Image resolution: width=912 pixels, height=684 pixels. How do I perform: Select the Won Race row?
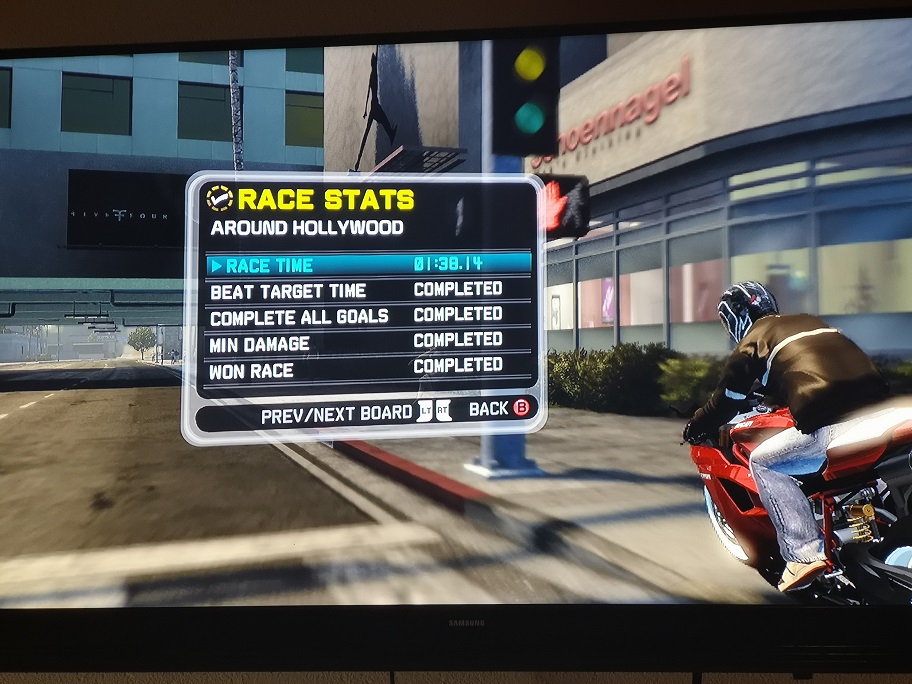point(368,369)
